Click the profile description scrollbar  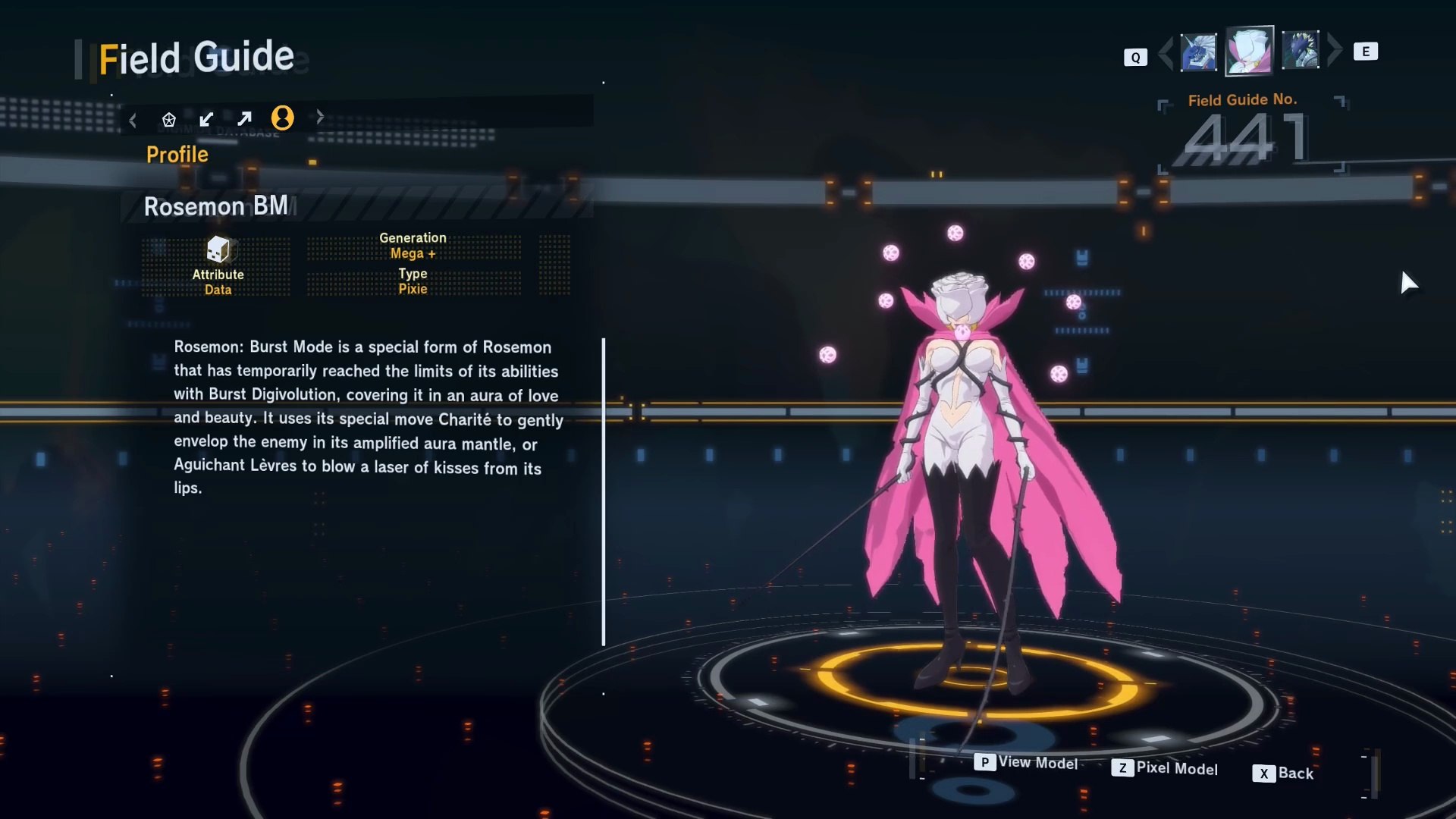pyautogui.click(x=604, y=491)
